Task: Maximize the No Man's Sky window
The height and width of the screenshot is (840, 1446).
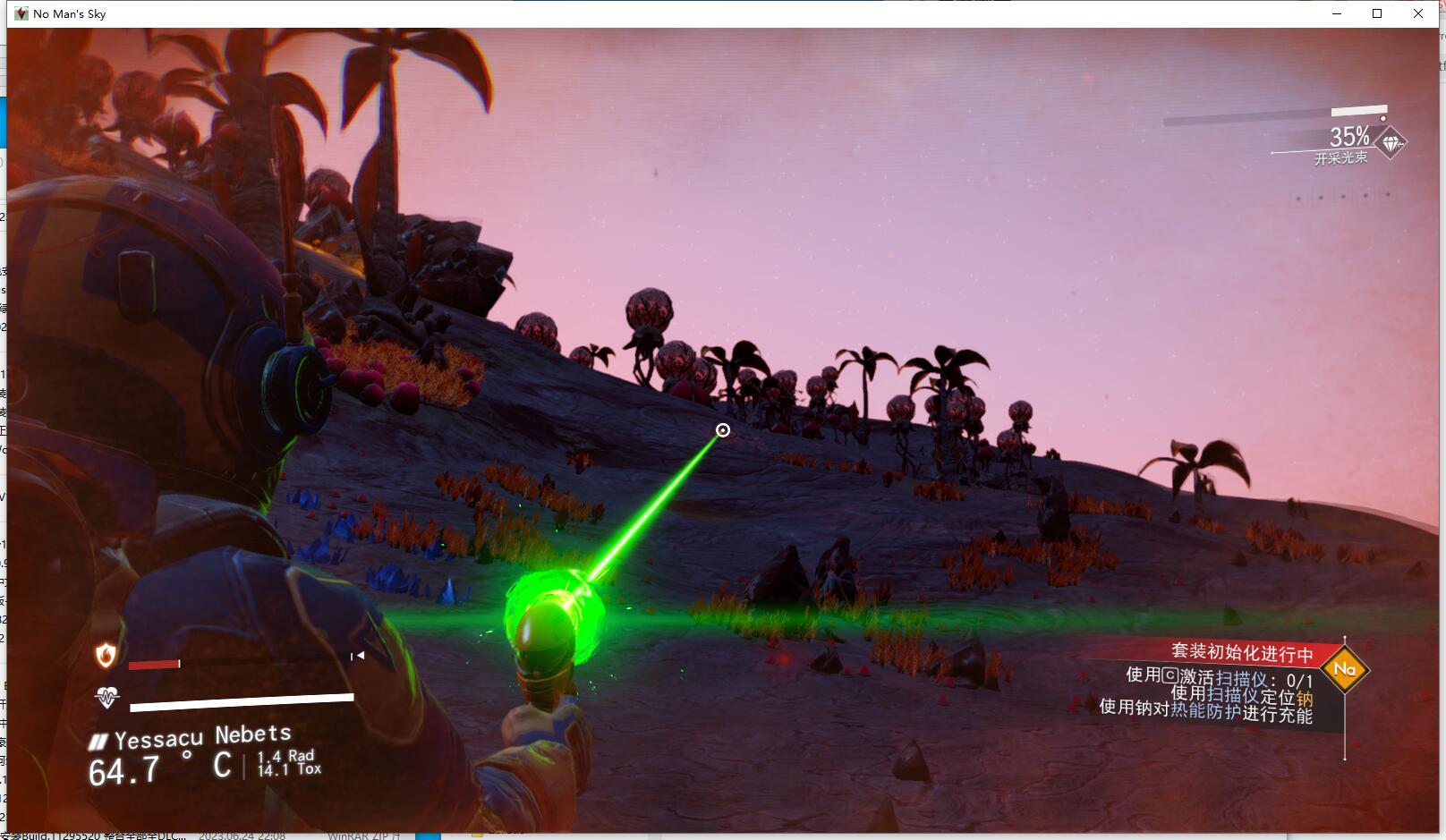Action: click(1378, 13)
